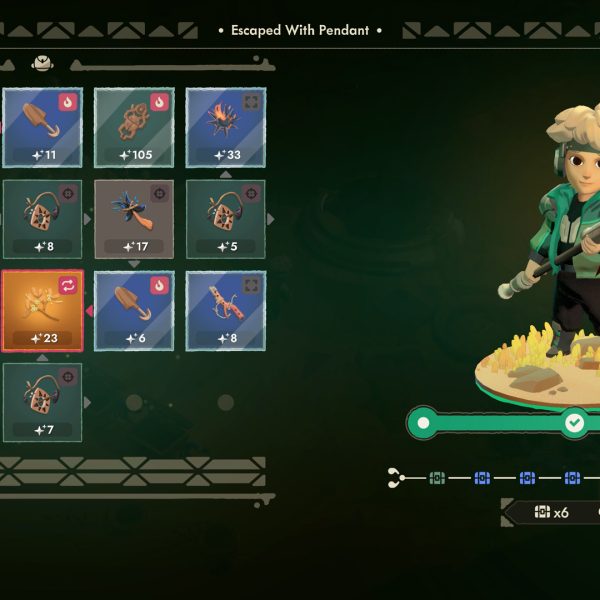The width and height of the screenshot is (600, 600).
Task: Choose the knotted rope item worth 105
Action: (134, 127)
